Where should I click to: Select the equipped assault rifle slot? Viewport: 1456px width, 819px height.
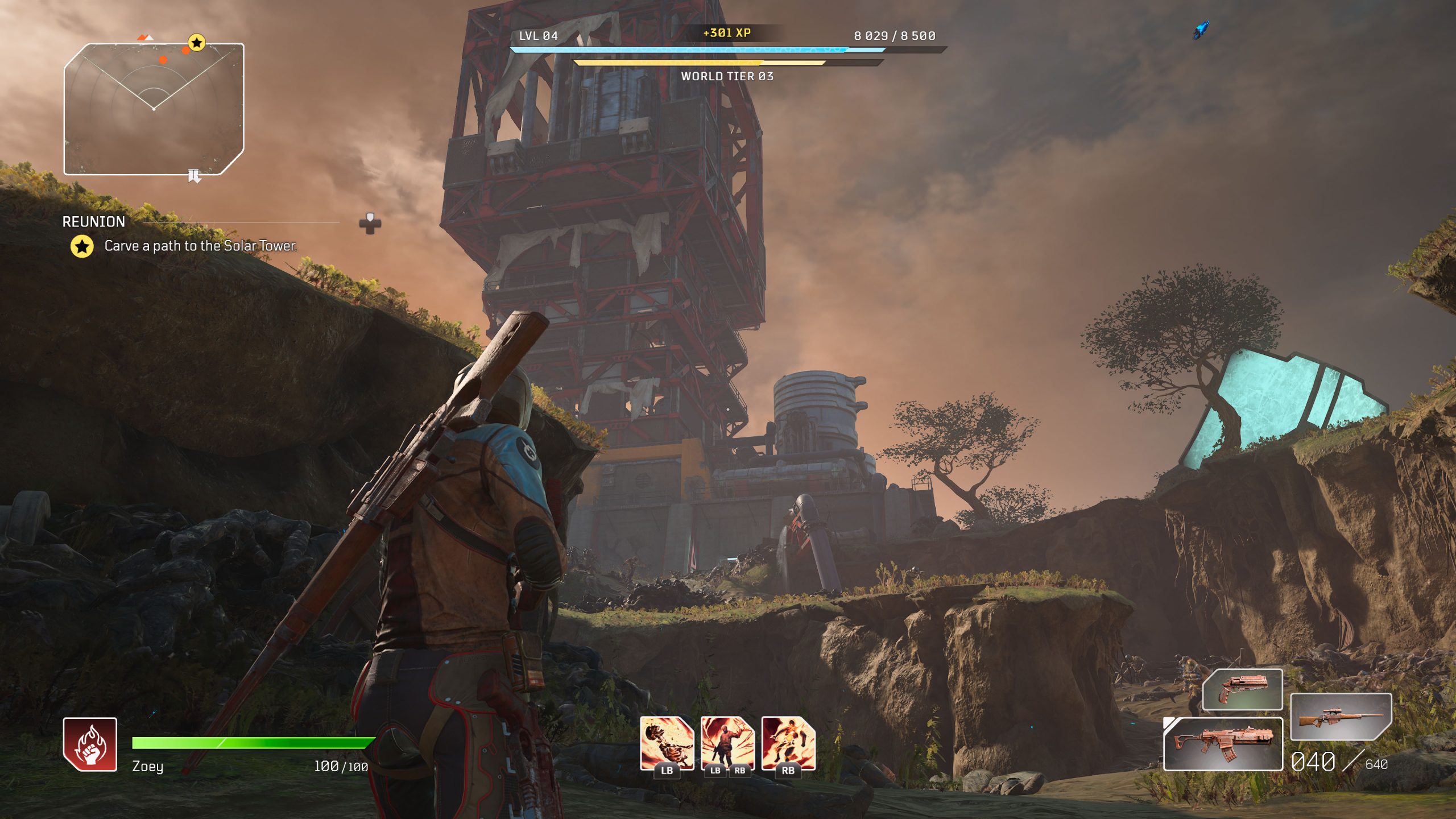[x=1223, y=744]
